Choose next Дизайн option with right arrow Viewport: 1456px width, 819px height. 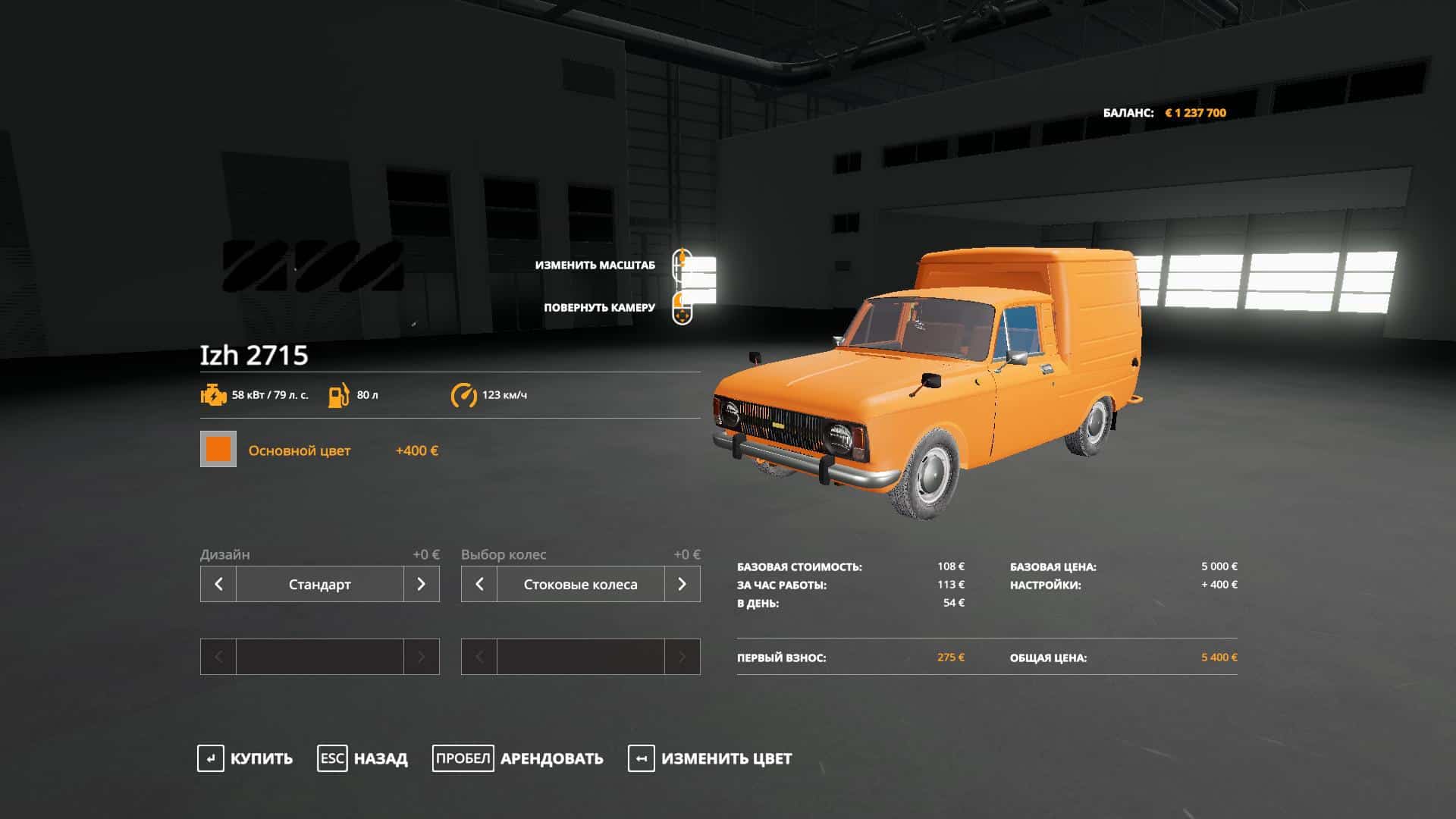(x=422, y=584)
